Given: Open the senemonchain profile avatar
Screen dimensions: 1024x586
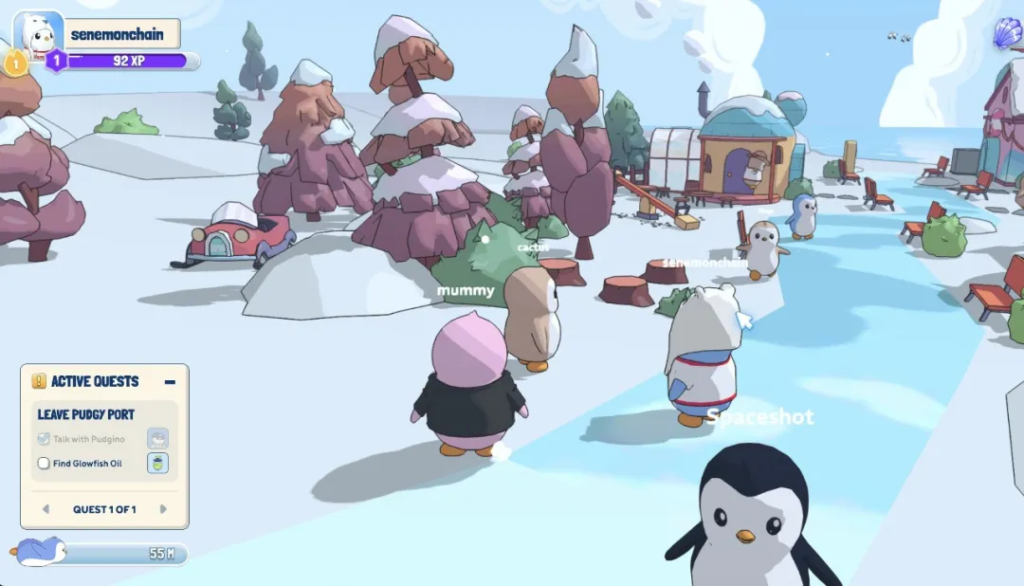Looking at the screenshot, I should [38, 34].
